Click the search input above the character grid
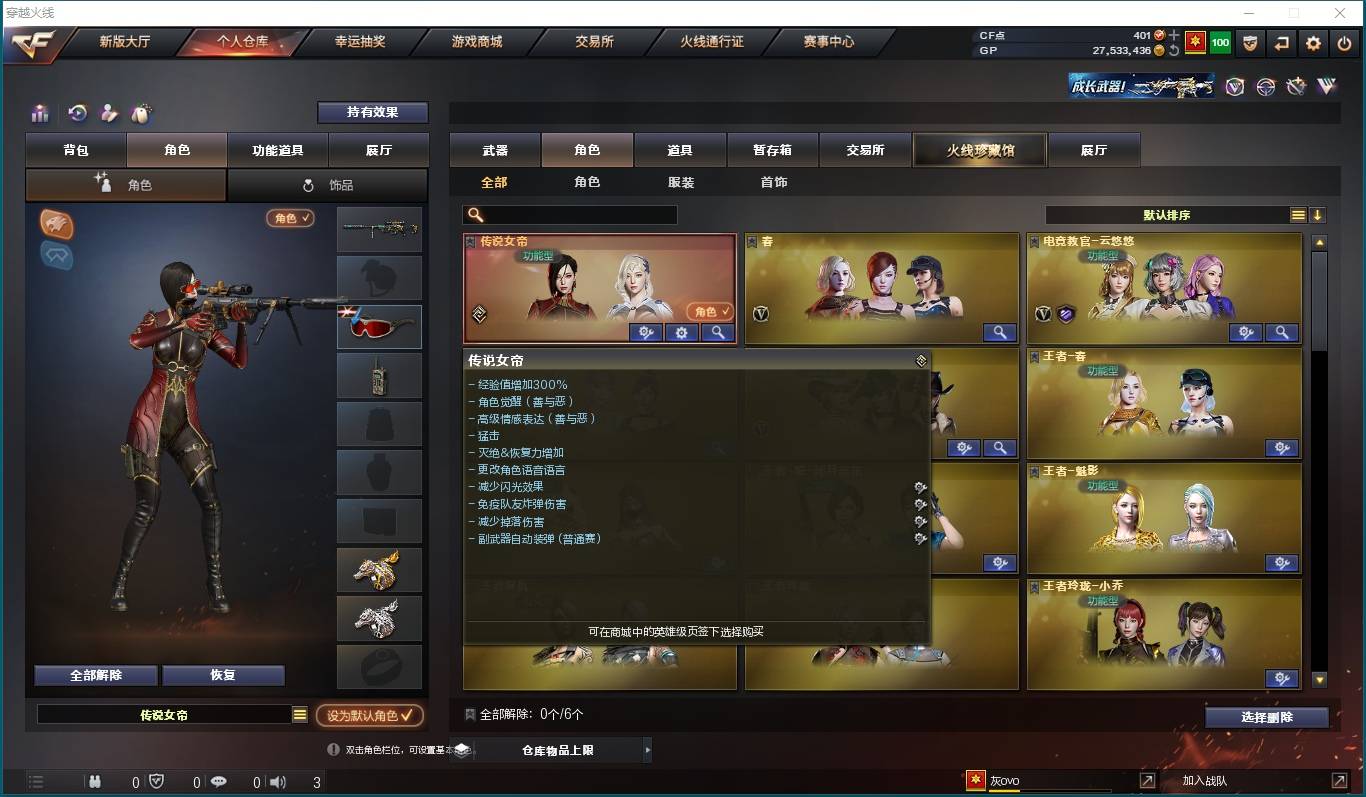This screenshot has width=1366, height=797. click(570, 214)
